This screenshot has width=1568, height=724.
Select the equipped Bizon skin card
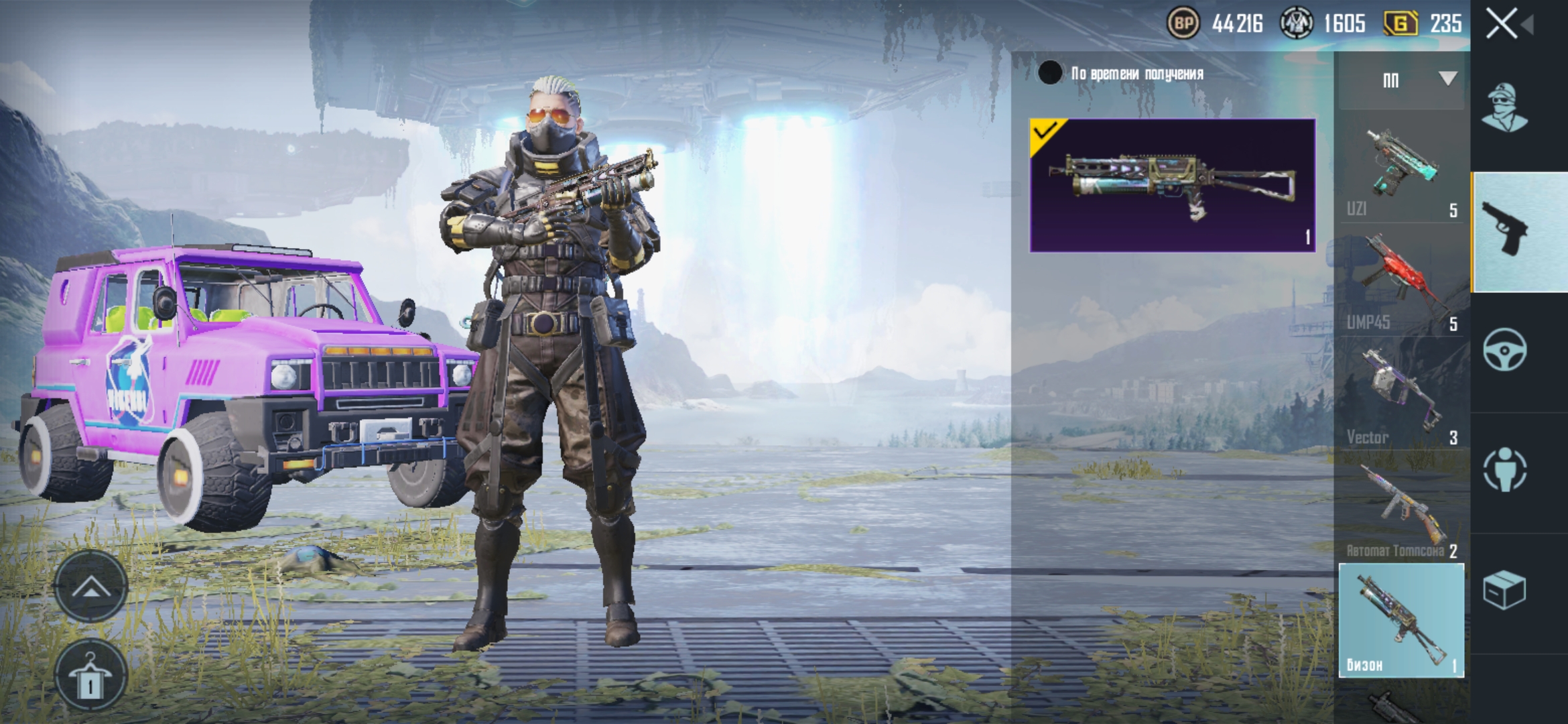[1173, 185]
